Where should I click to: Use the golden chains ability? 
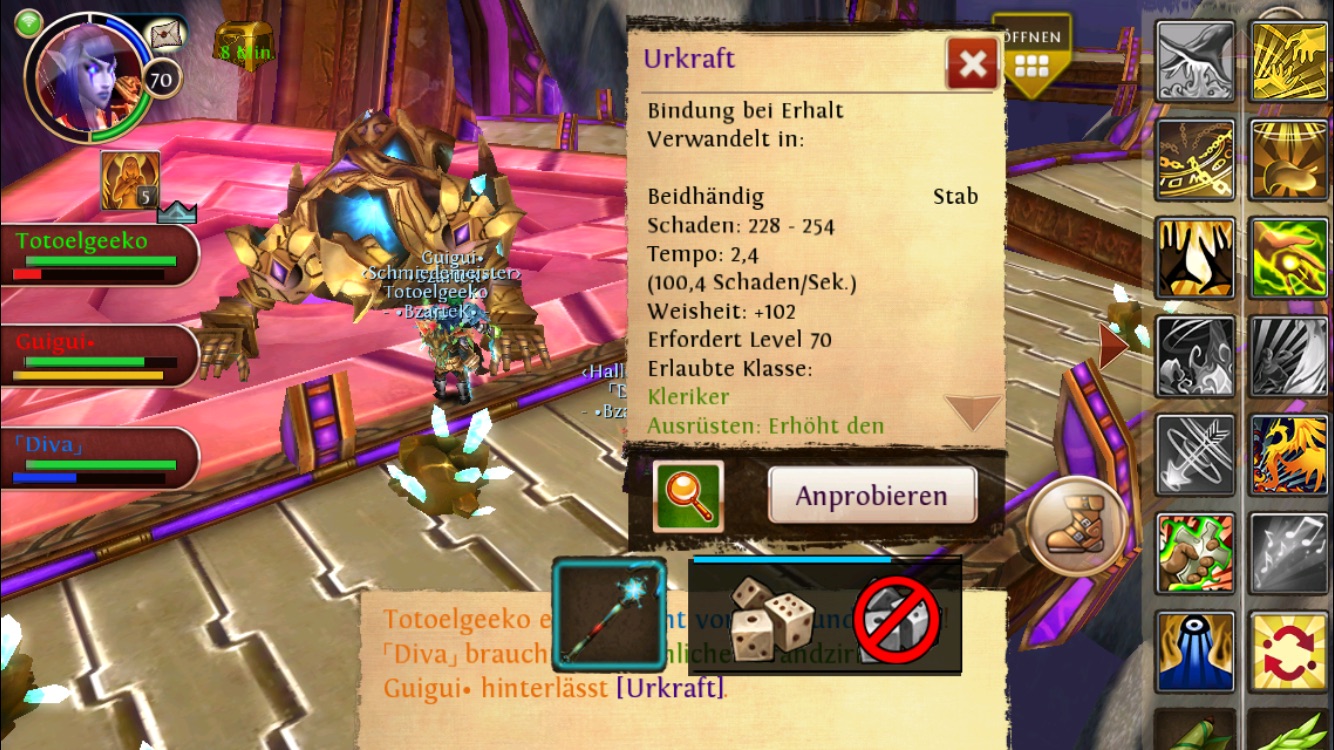coord(1195,160)
